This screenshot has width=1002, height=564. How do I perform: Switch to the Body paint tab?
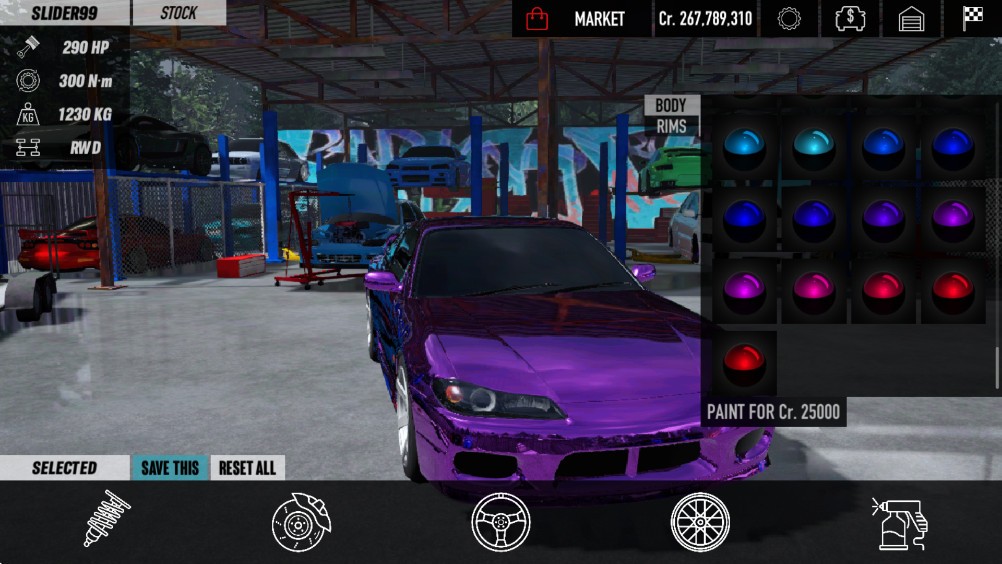(671, 105)
